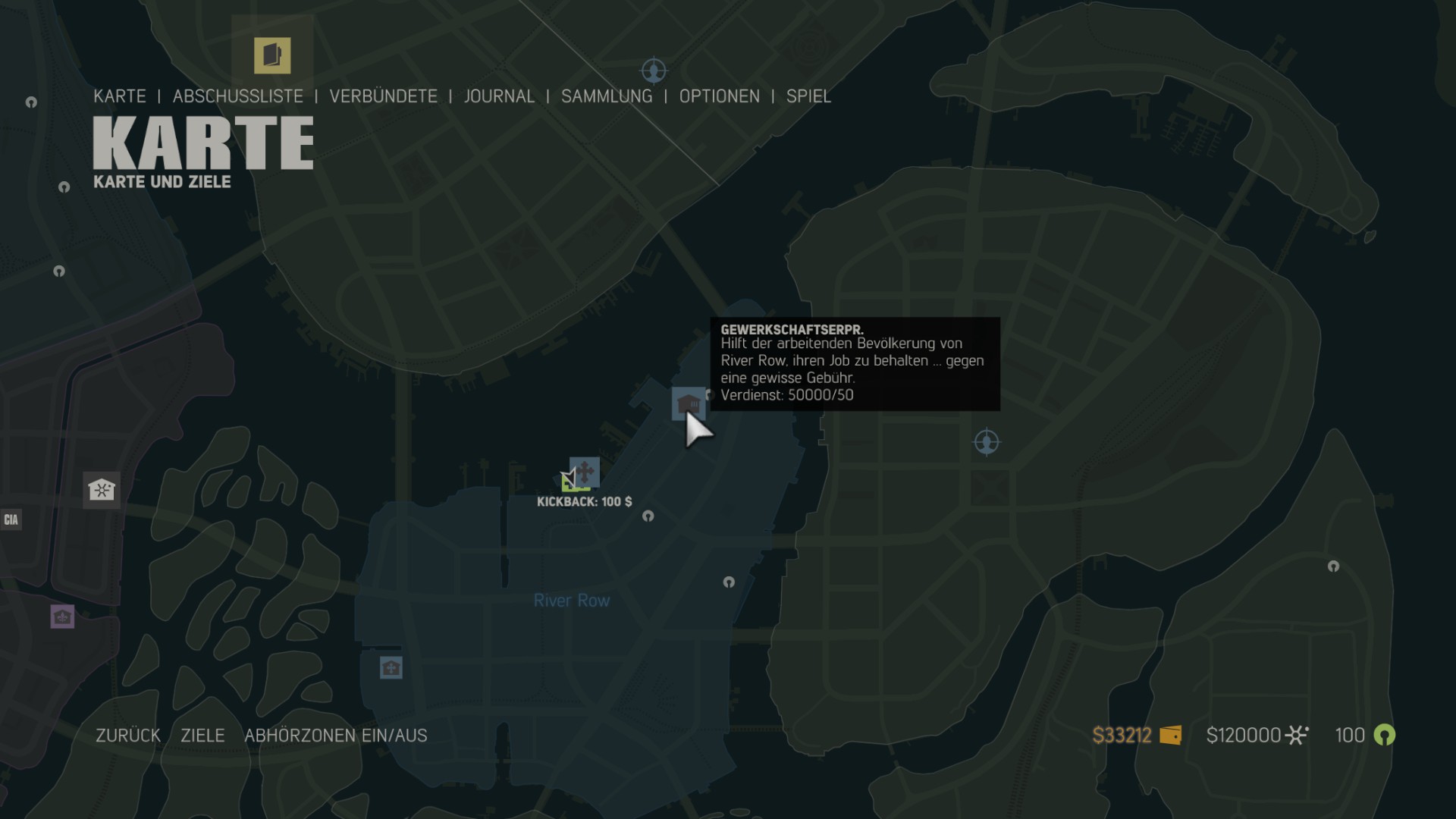The image size is (1456, 819).
Task: Select the Gewerkschaftserpr. racket marker
Action: [x=688, y=403]
